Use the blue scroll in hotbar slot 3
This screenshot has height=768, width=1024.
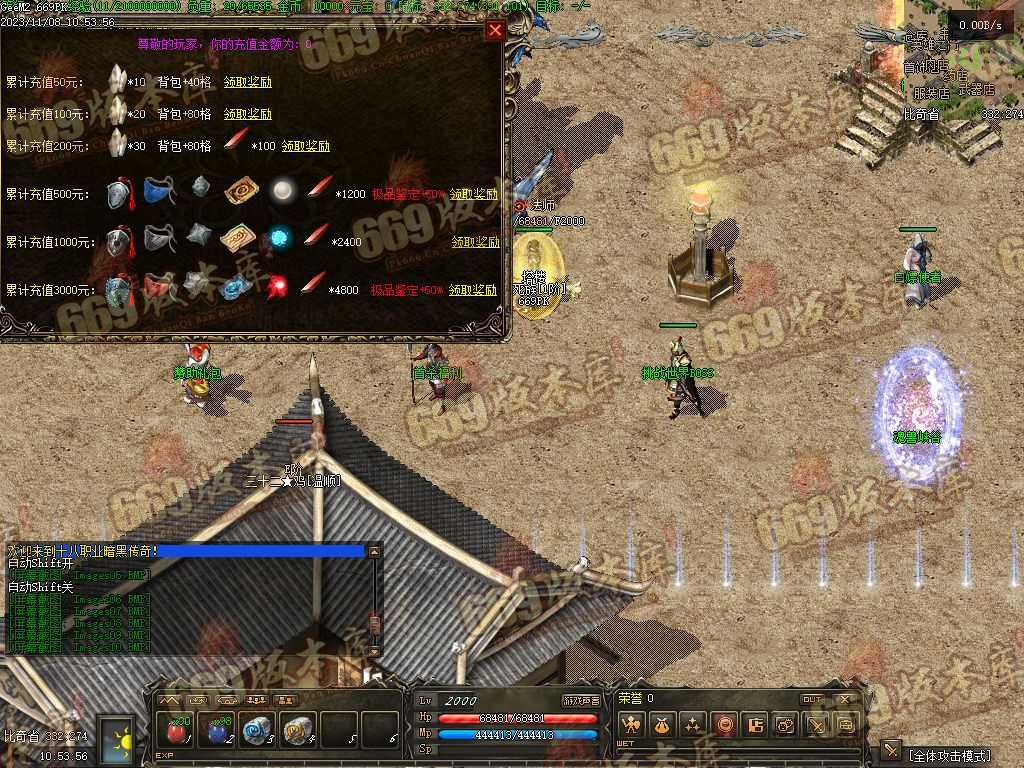257,731
